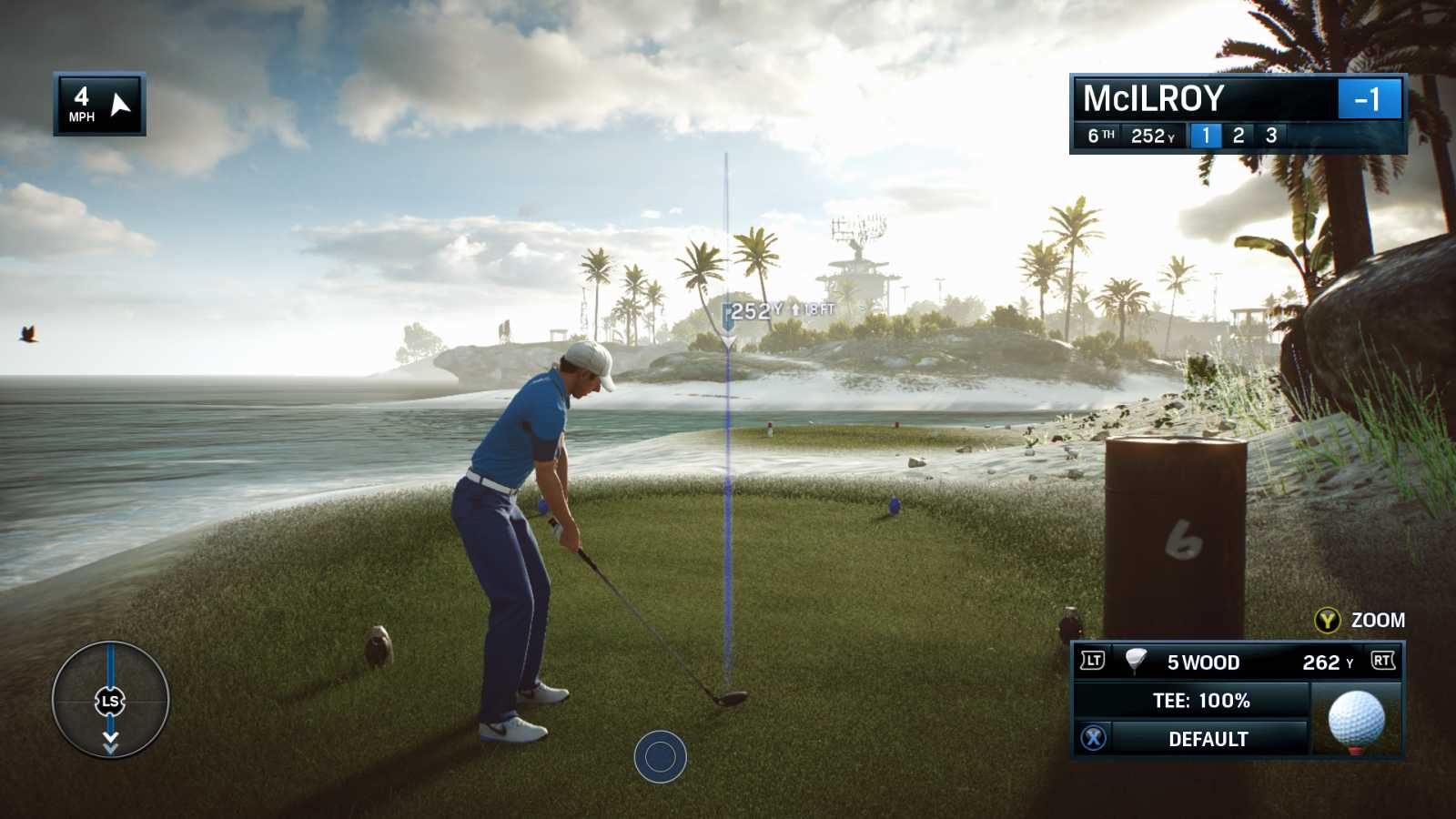Screen dimensions: 1456x819
Task: Select the golf ball icon in club panel
Action: [x=1356, y=720]
